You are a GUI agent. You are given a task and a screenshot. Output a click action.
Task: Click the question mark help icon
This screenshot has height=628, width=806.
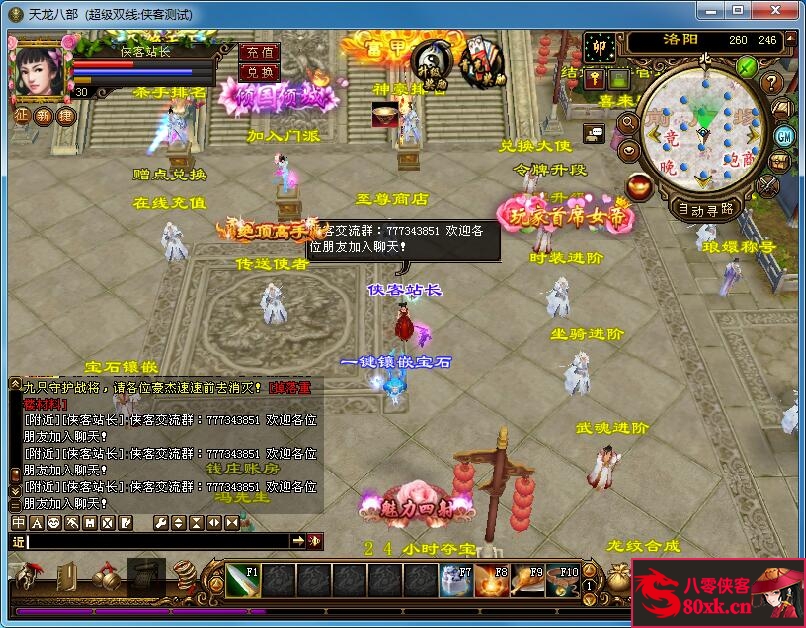tap(771, 83)
